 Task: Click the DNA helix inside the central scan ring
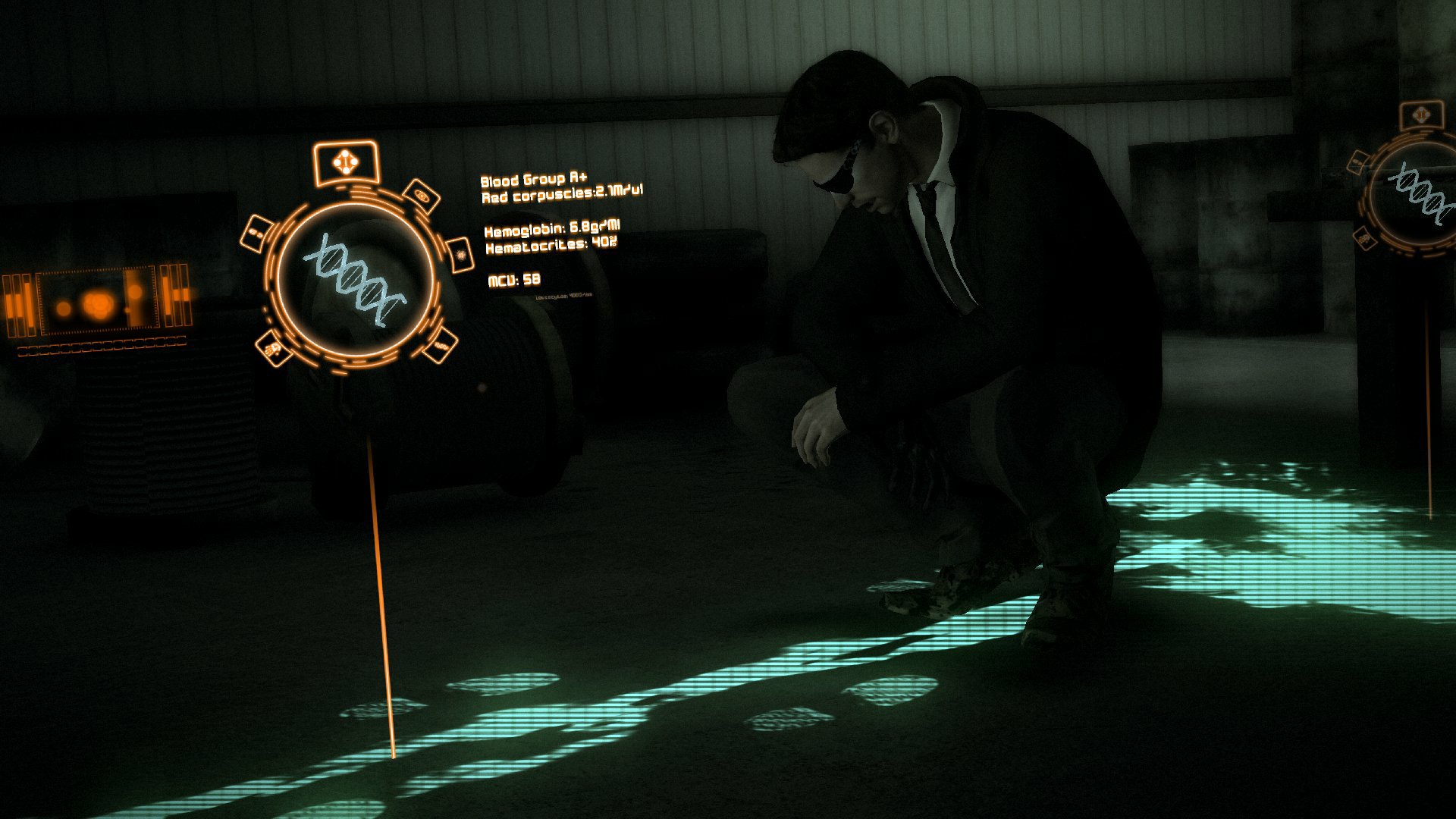pyautogui.click(x=354, y=279)
